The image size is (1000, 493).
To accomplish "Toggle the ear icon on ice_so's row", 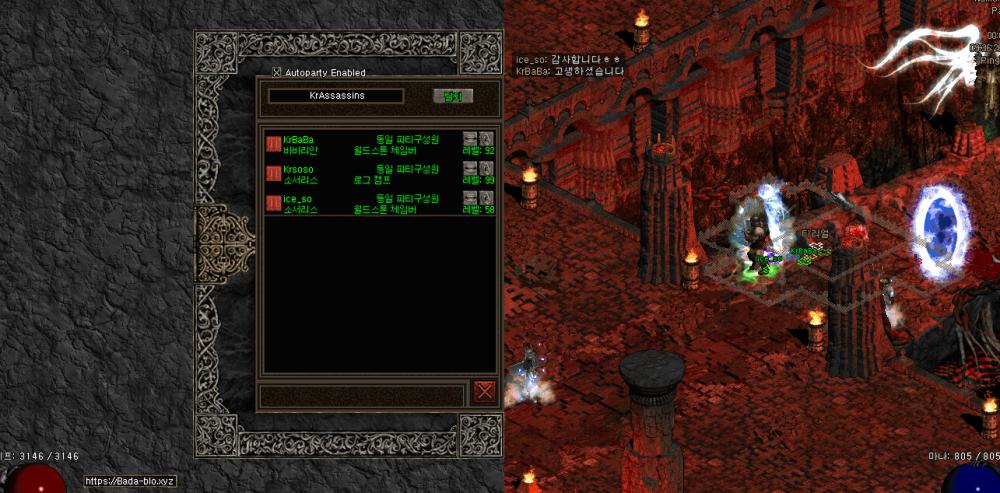I will tap(486, 198).
